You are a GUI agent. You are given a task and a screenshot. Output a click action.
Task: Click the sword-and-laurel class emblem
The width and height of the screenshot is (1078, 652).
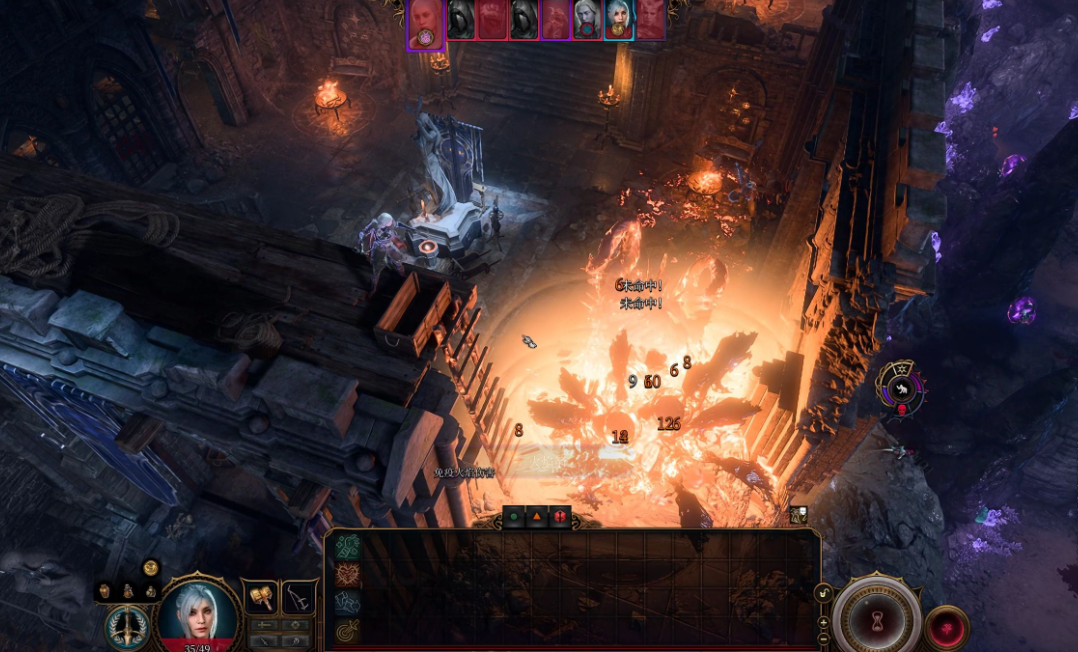click(127, 626)
